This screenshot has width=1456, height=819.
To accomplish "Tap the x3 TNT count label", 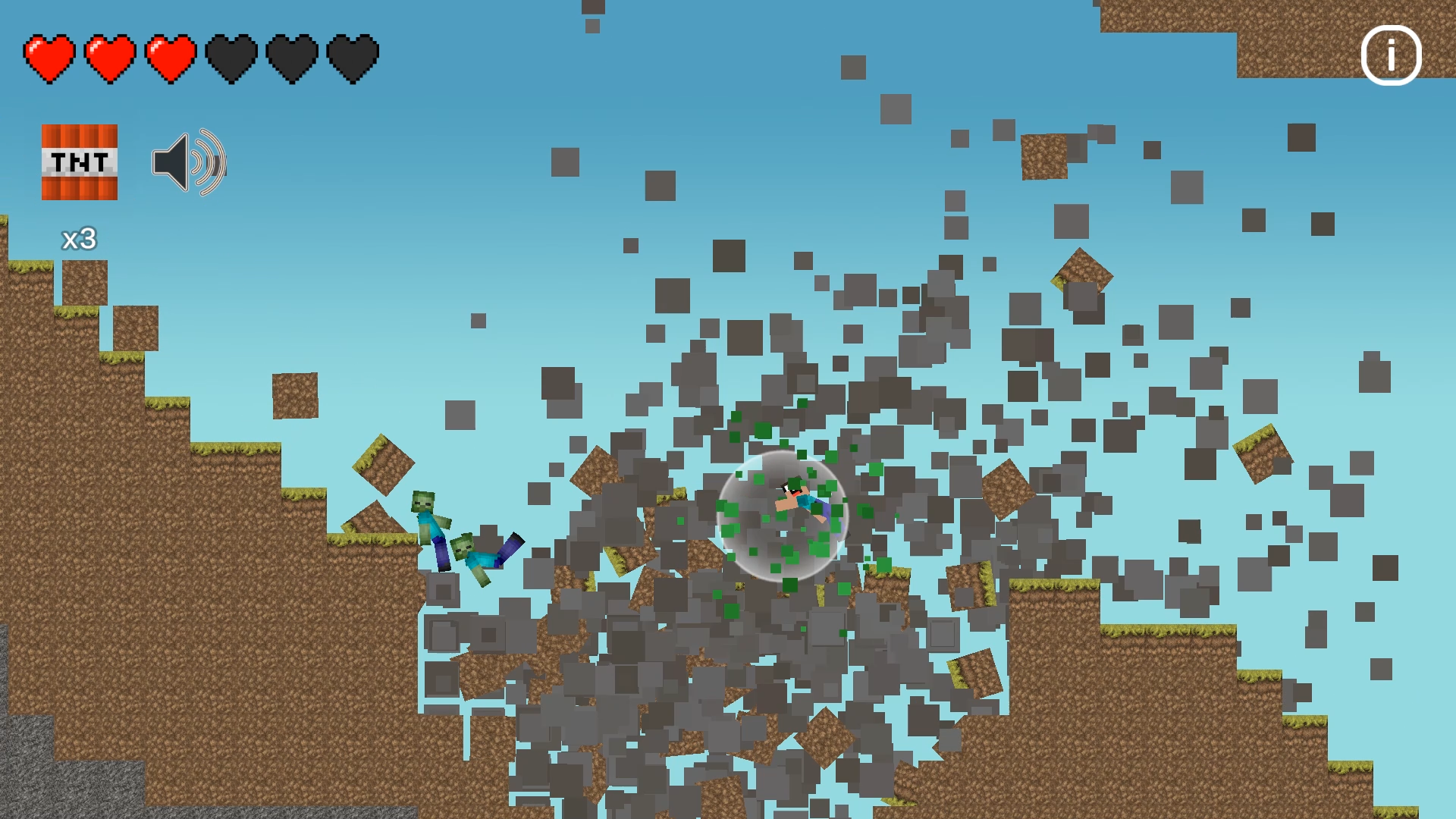I will (x=78, y=237).
